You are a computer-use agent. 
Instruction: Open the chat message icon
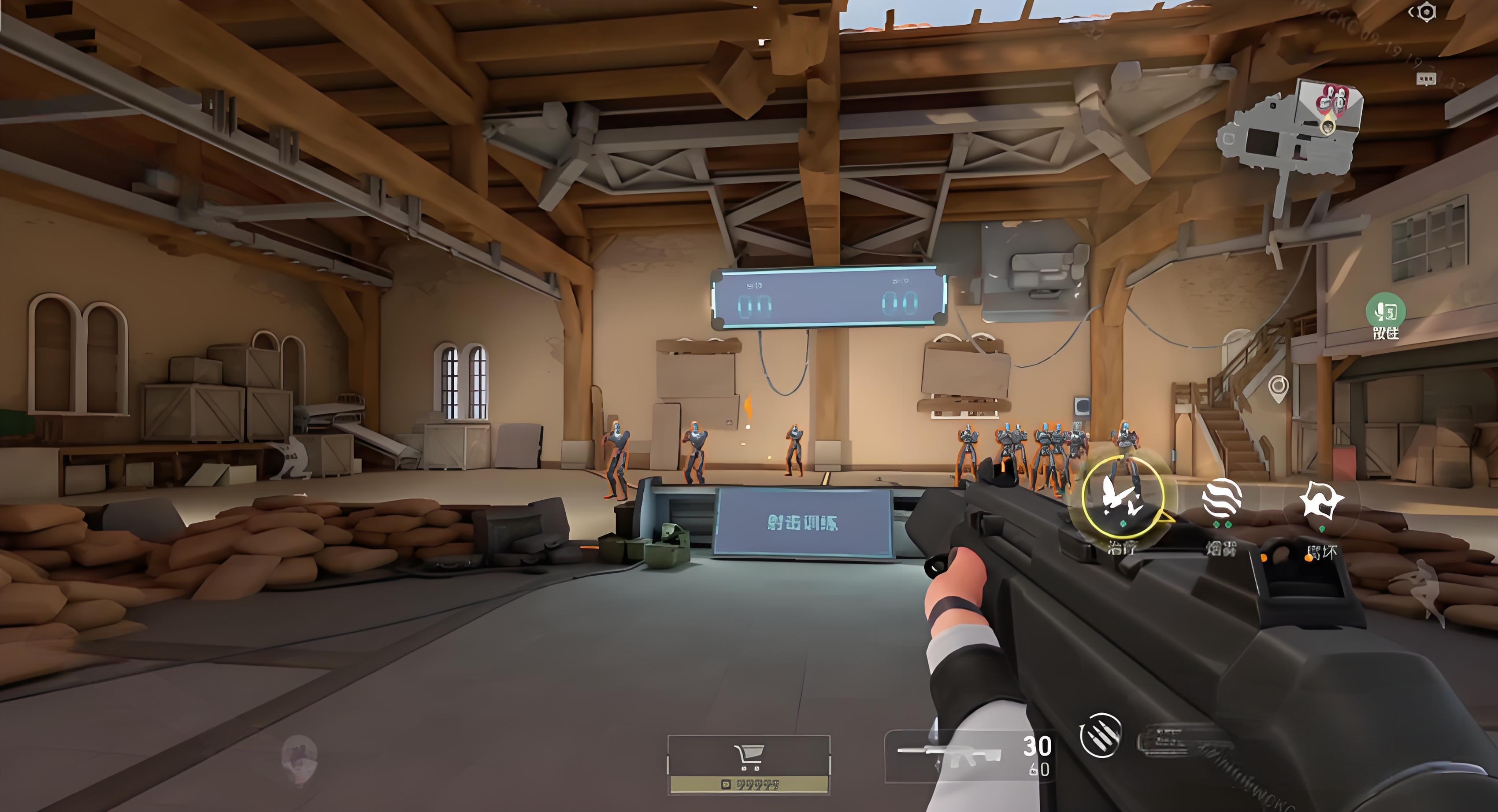1426,79
